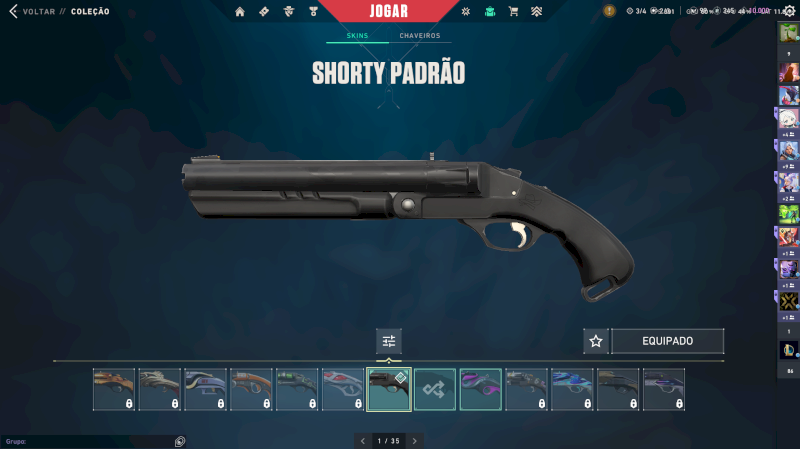The image size is (800, 449).
Task: Go to the next skin page arrow
Action: coord(415,440)
